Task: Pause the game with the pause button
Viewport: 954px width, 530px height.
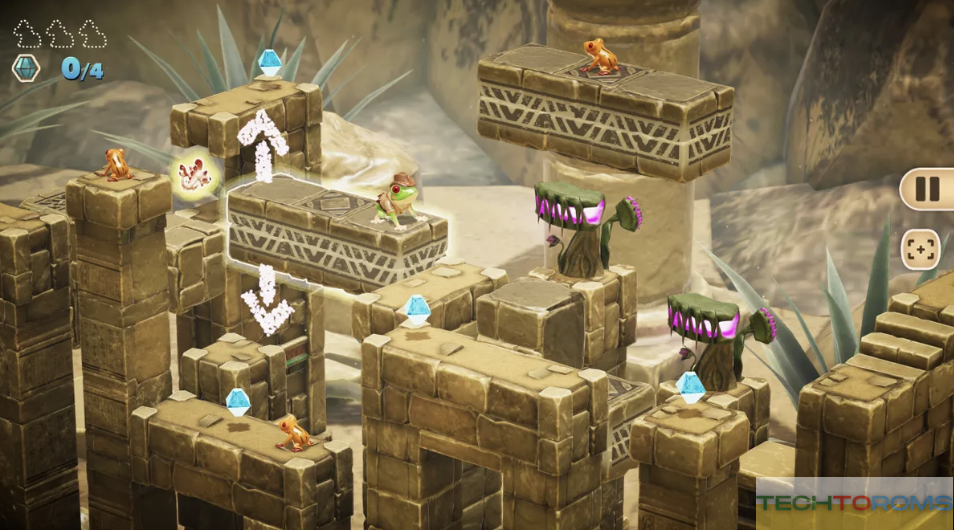Action: pos(927,189)
